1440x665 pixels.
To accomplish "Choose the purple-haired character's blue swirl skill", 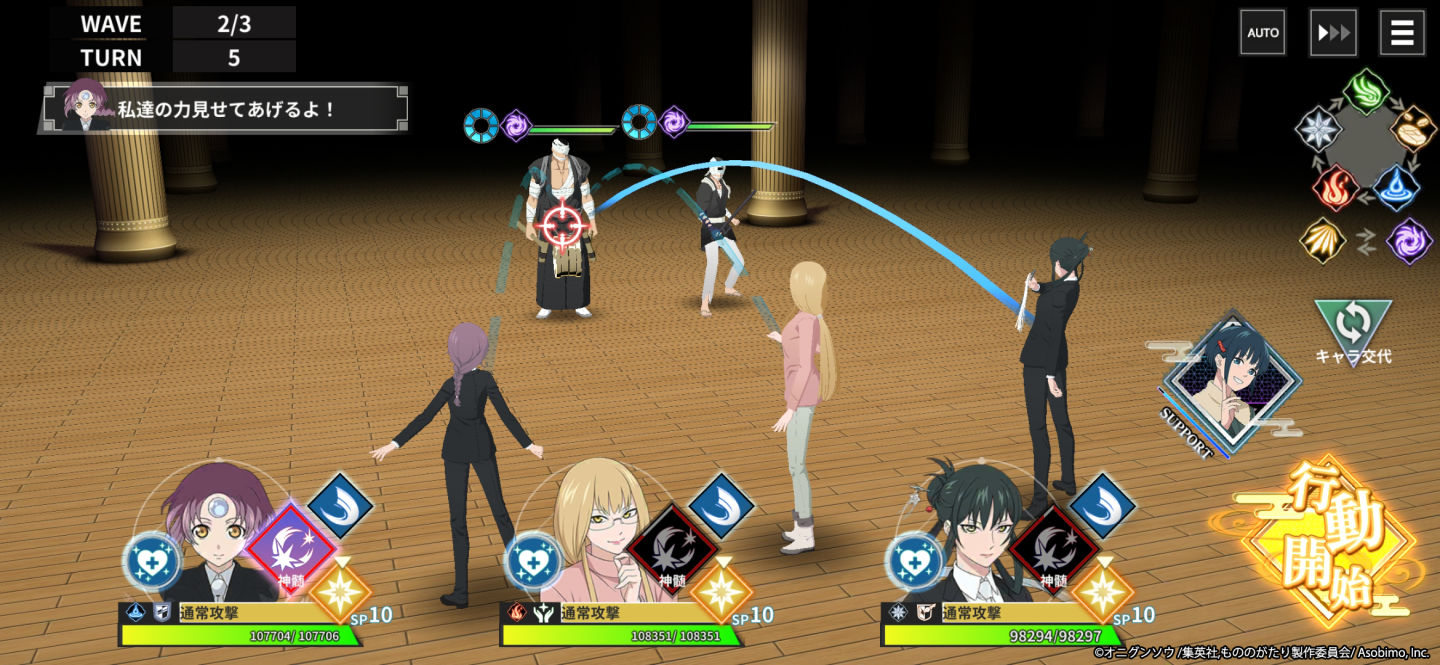I will (340, 505).
